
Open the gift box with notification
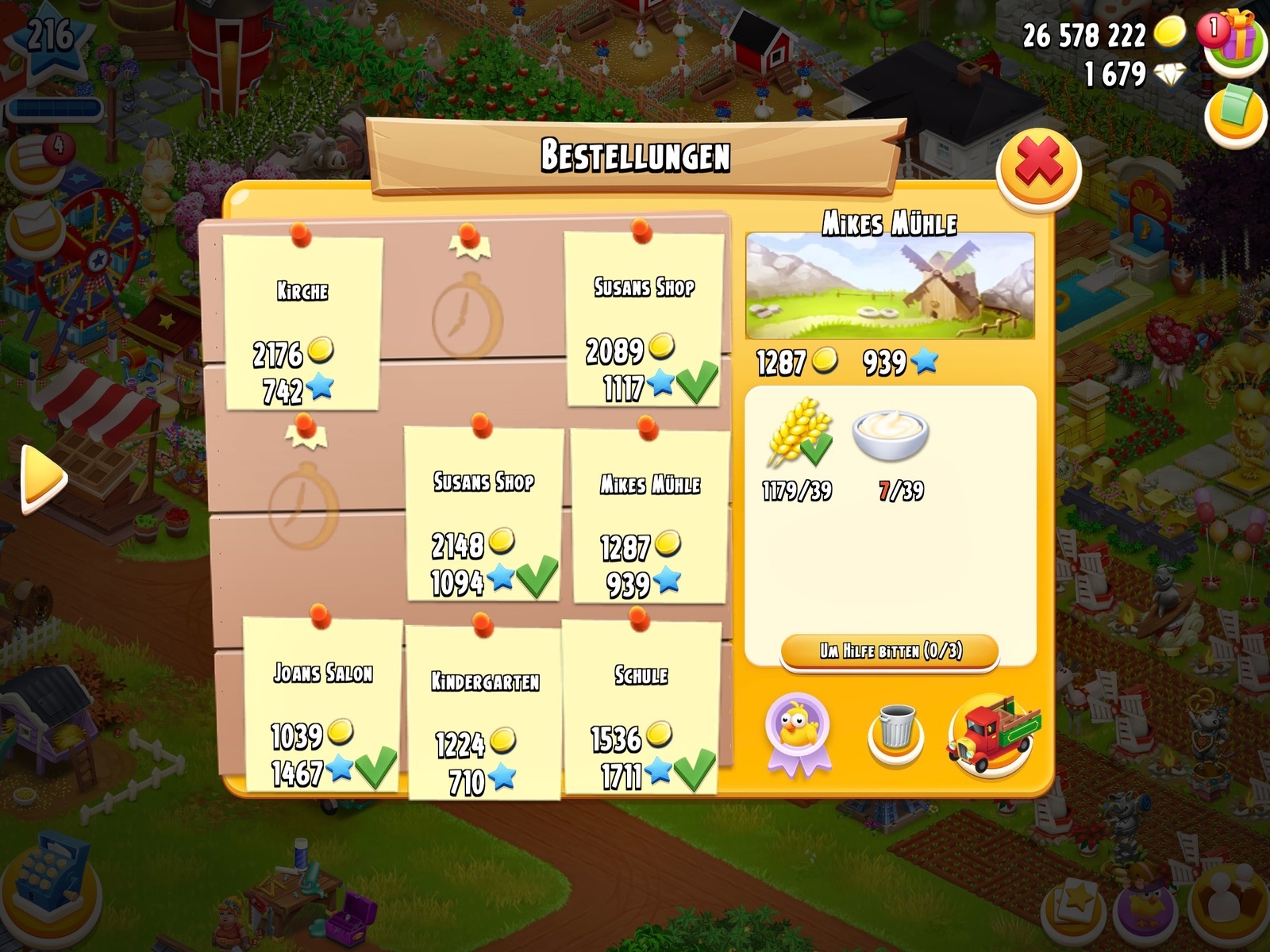pos(1234,38)
